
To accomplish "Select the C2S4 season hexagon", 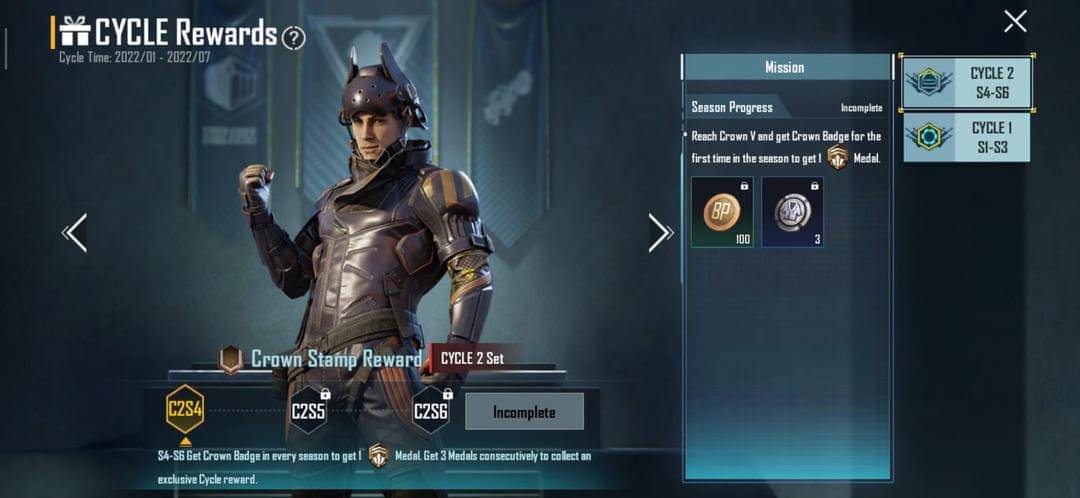I will click(185, 410).
